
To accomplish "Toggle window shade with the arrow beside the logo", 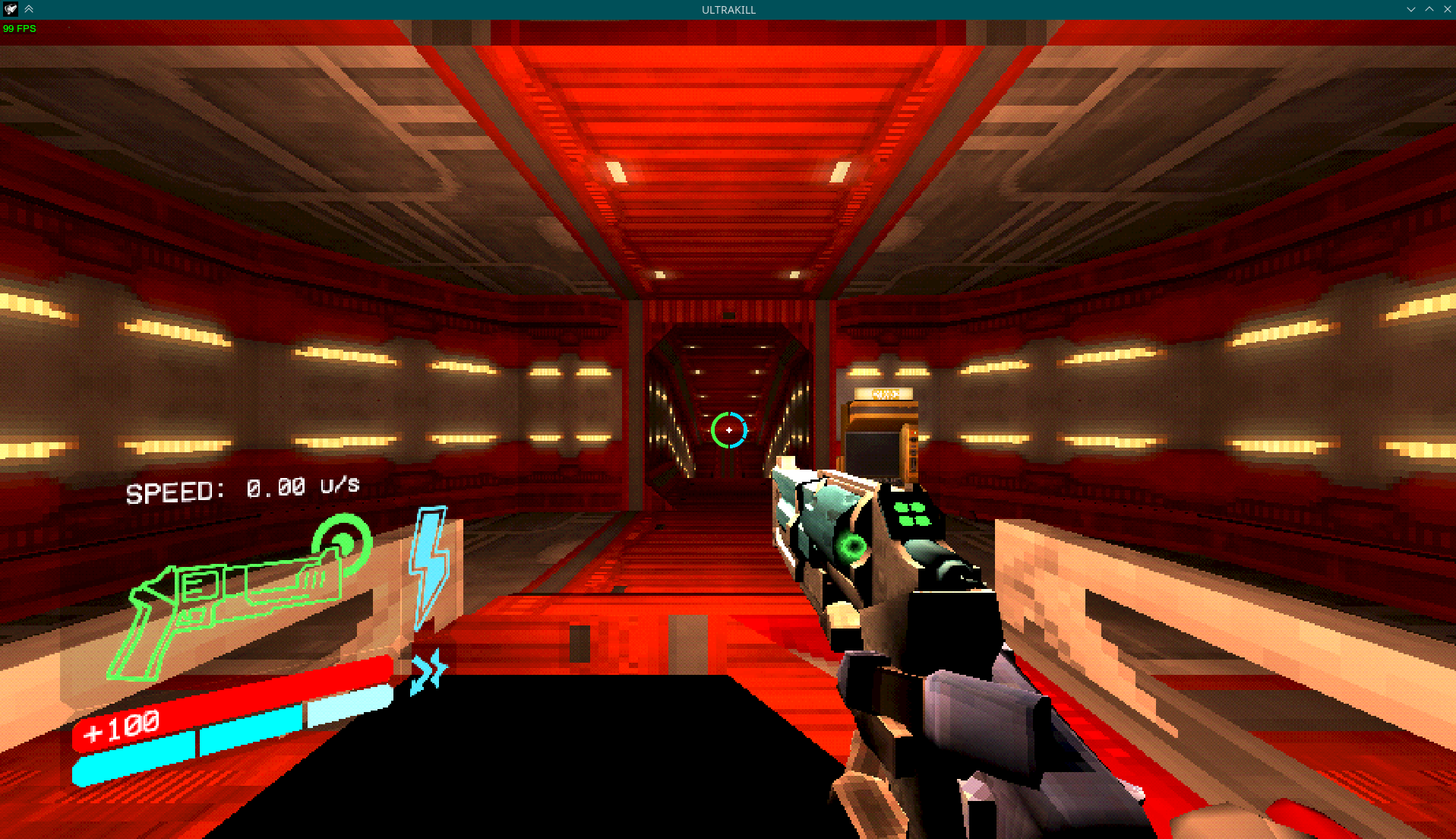I will [29, 9].
